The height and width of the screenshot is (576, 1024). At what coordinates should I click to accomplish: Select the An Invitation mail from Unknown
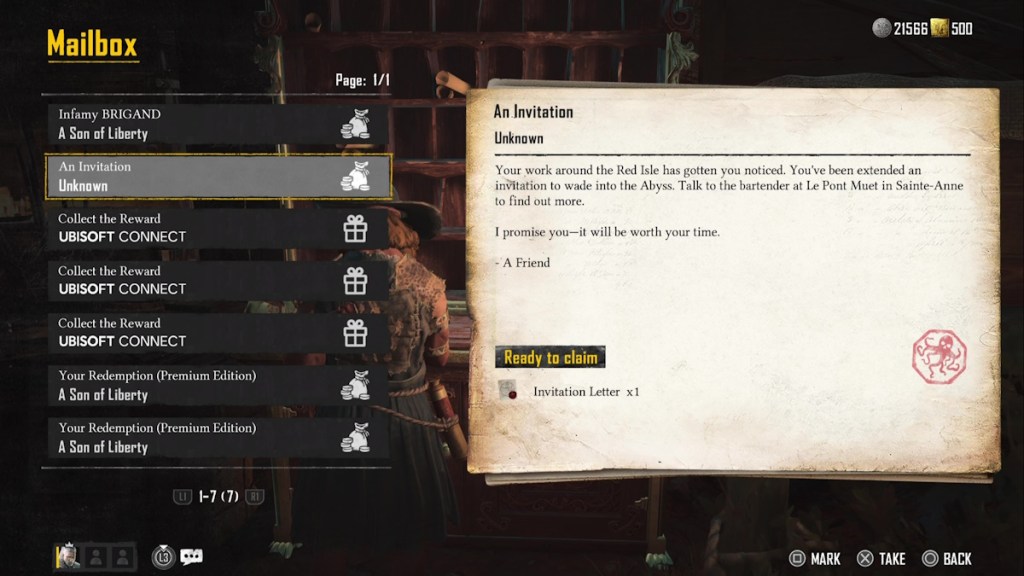pos(217,176)
